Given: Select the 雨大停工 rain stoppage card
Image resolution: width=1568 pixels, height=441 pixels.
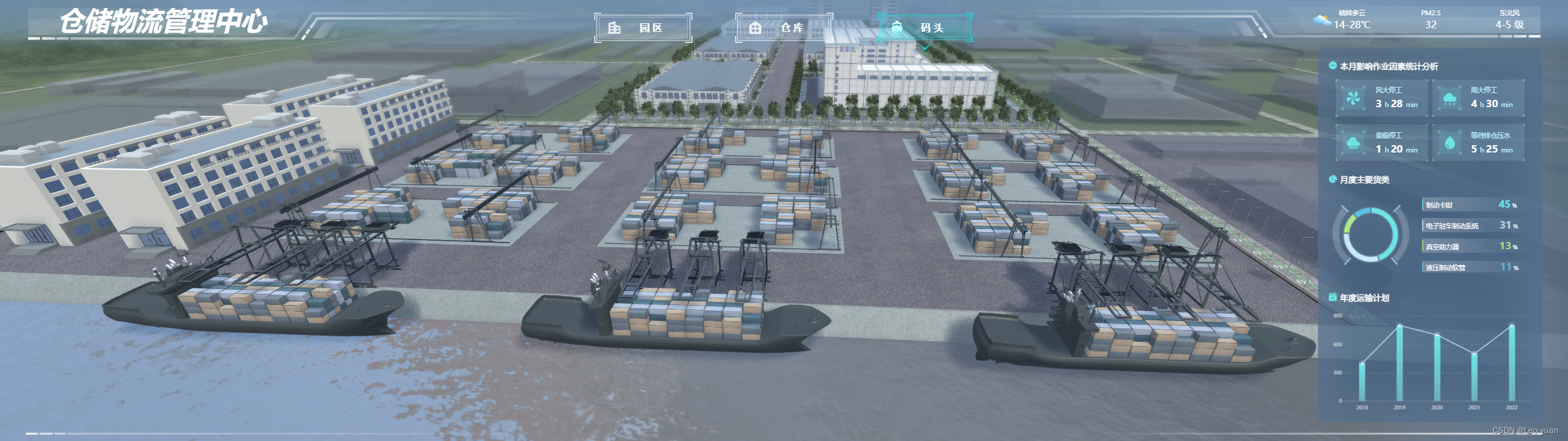Looking at the screenshot, I should (1478, 98).
